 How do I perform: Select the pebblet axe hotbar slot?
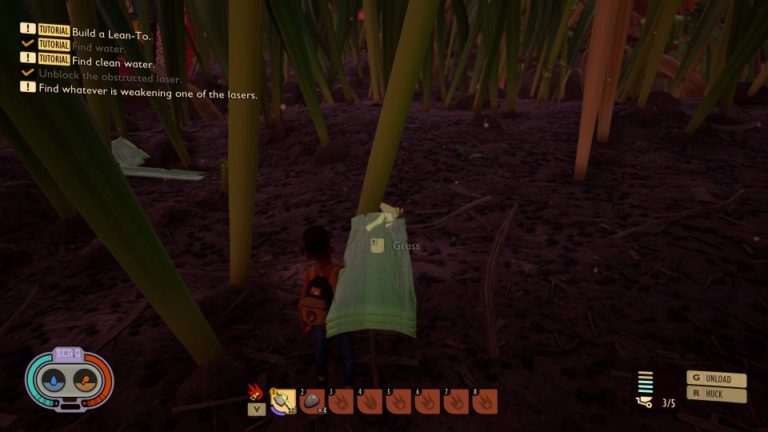tap(285, 401)
